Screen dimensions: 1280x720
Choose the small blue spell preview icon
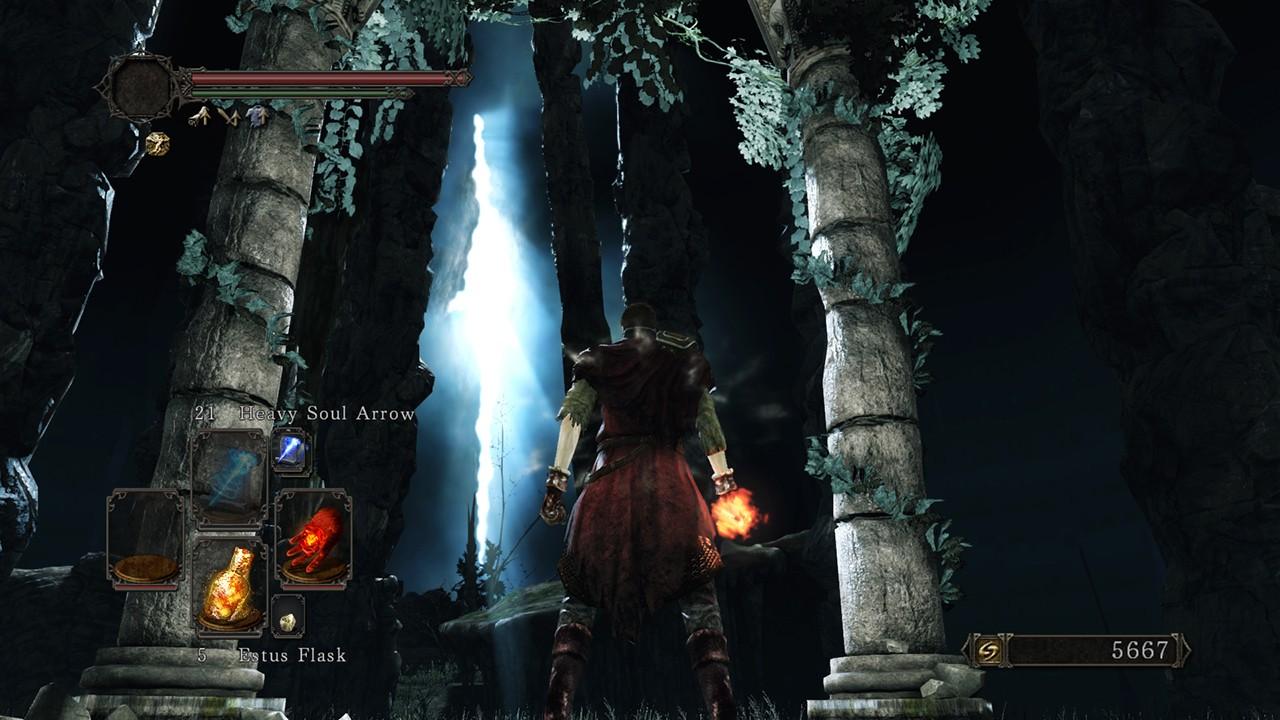[290, 452]
